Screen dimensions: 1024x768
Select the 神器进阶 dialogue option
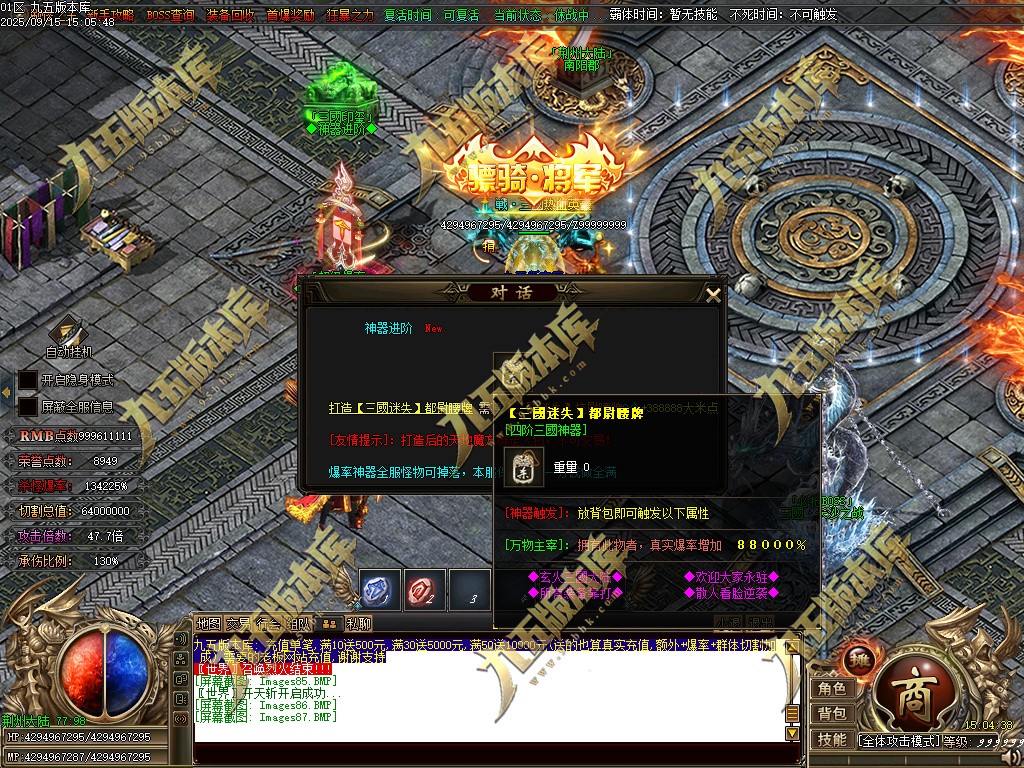pos(388,328)
